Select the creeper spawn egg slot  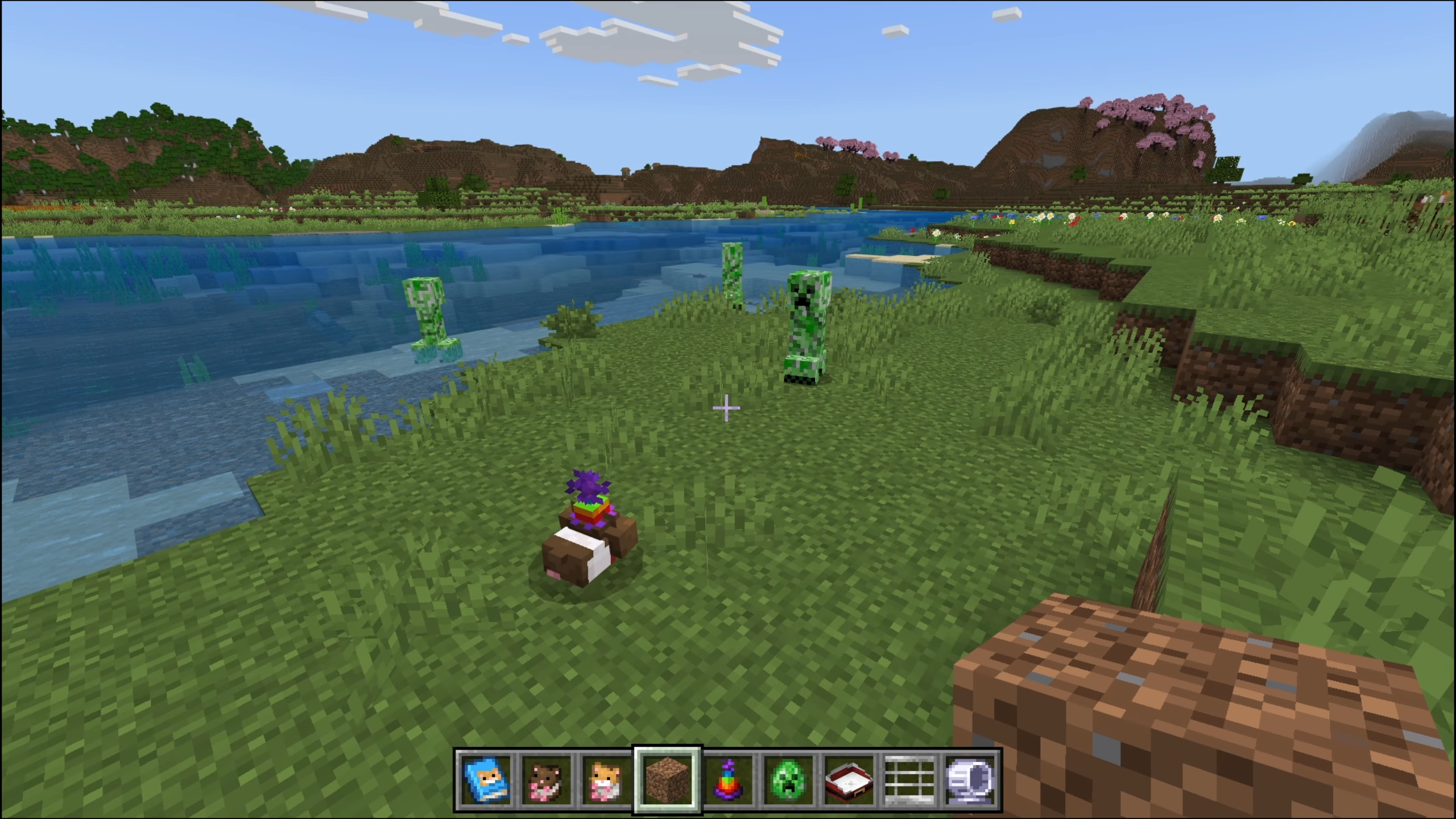(789, 779)
